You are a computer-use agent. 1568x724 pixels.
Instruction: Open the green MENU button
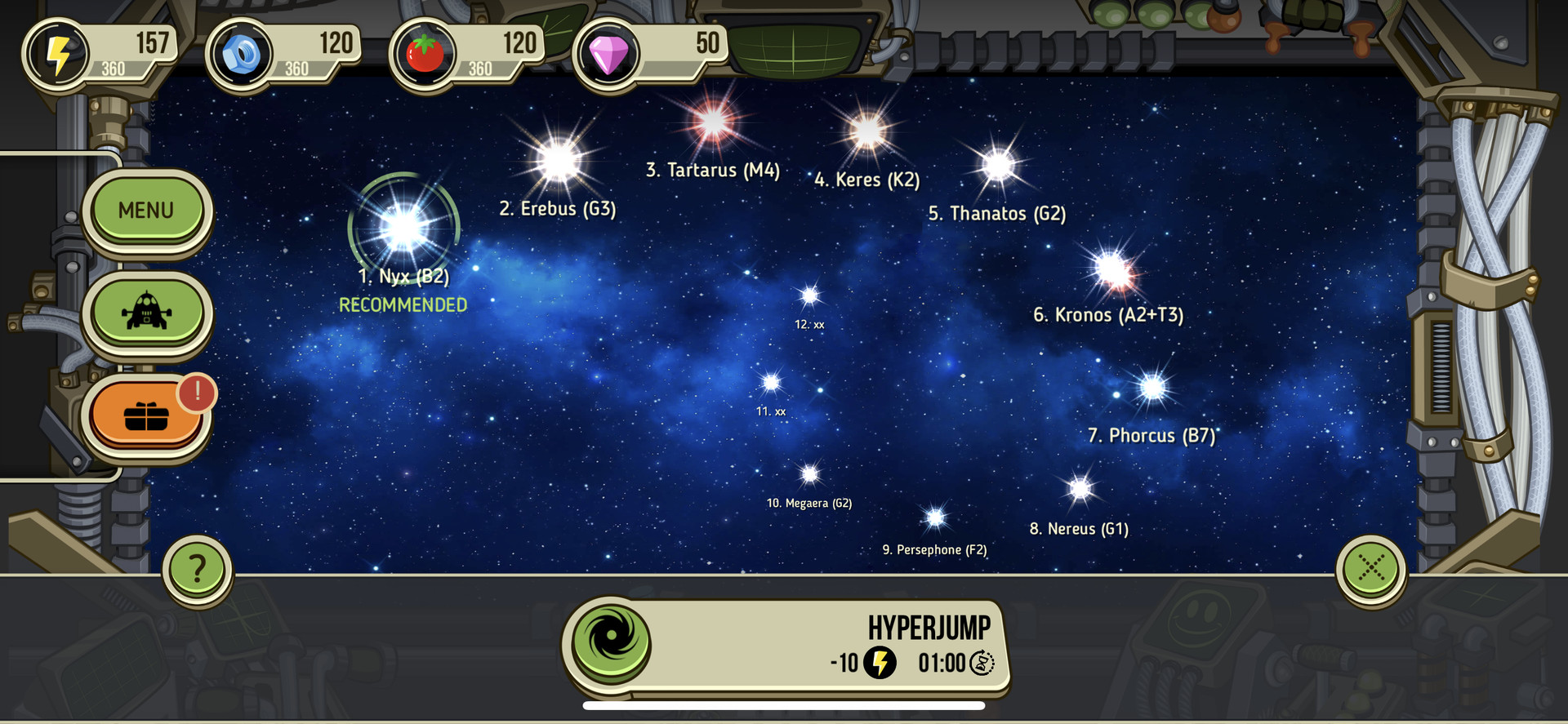pos(146,210)
